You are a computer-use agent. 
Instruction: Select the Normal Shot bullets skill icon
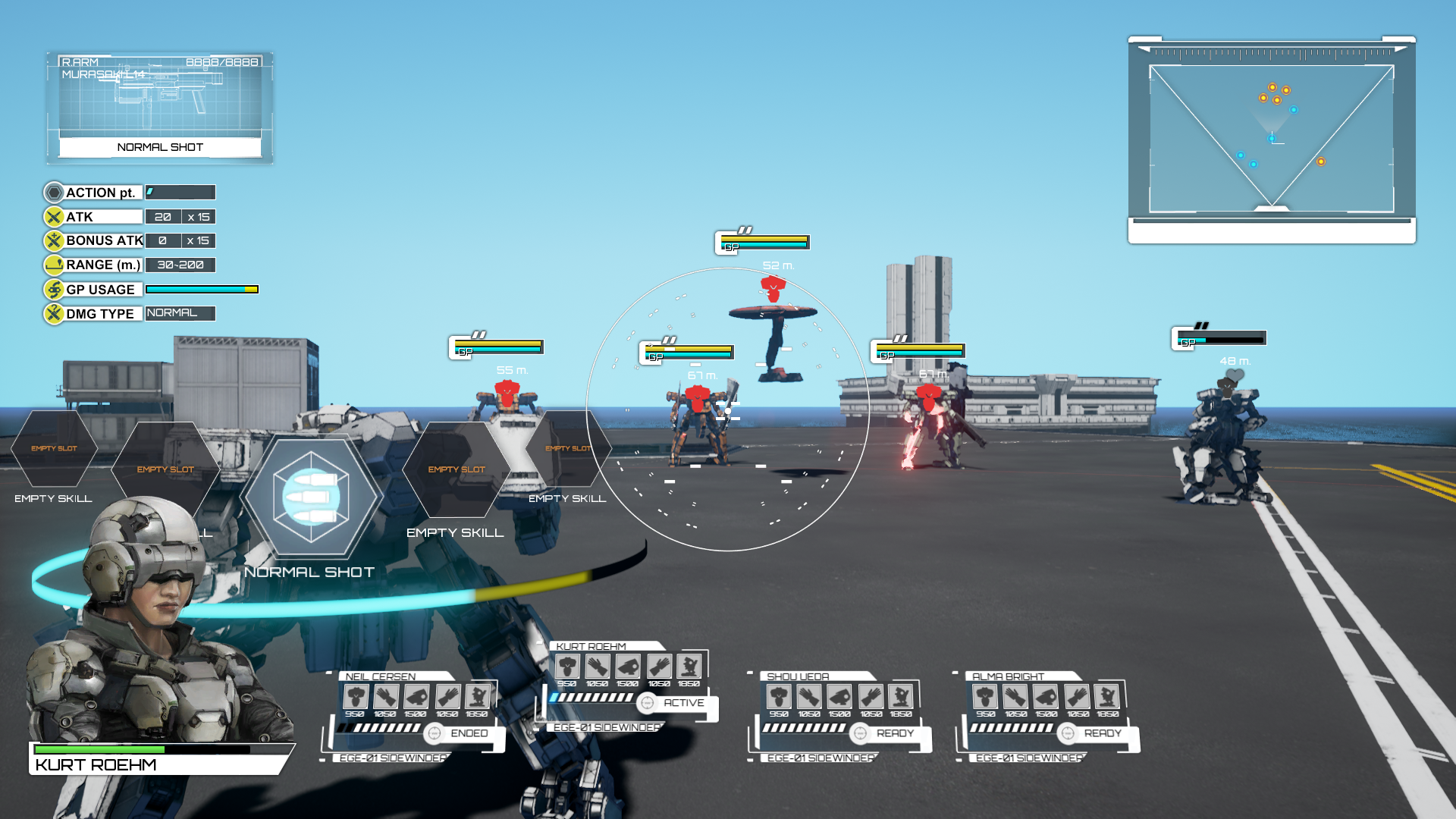click(311, 497)
